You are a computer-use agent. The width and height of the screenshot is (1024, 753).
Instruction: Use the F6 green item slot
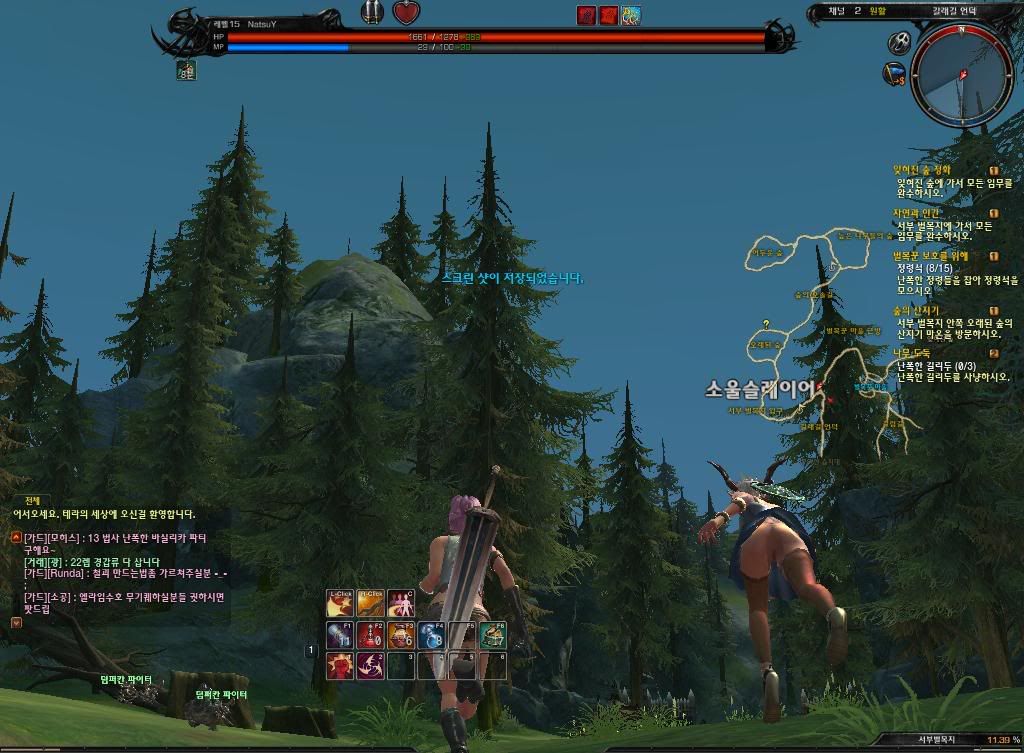click(492, 635)
